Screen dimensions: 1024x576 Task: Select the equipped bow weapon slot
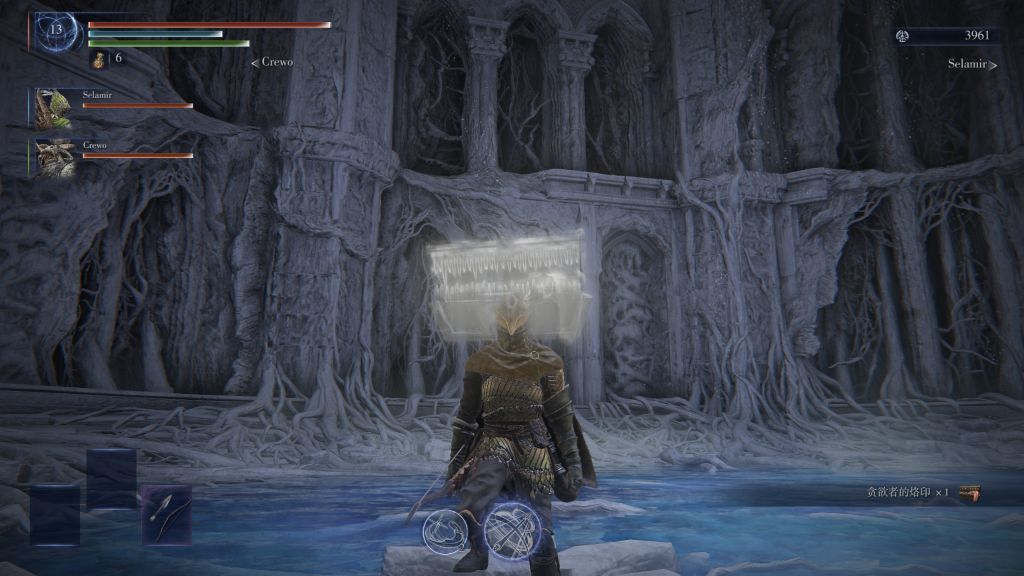[x=165, y=514]
